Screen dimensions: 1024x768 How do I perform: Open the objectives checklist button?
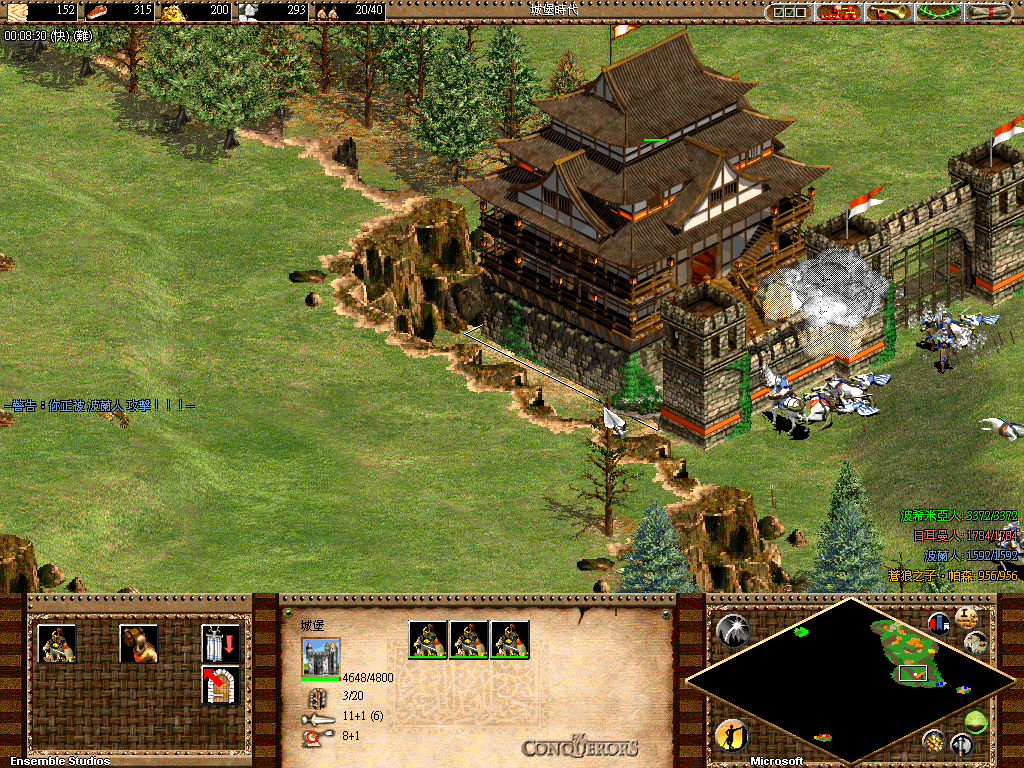[x=789, y=12]
